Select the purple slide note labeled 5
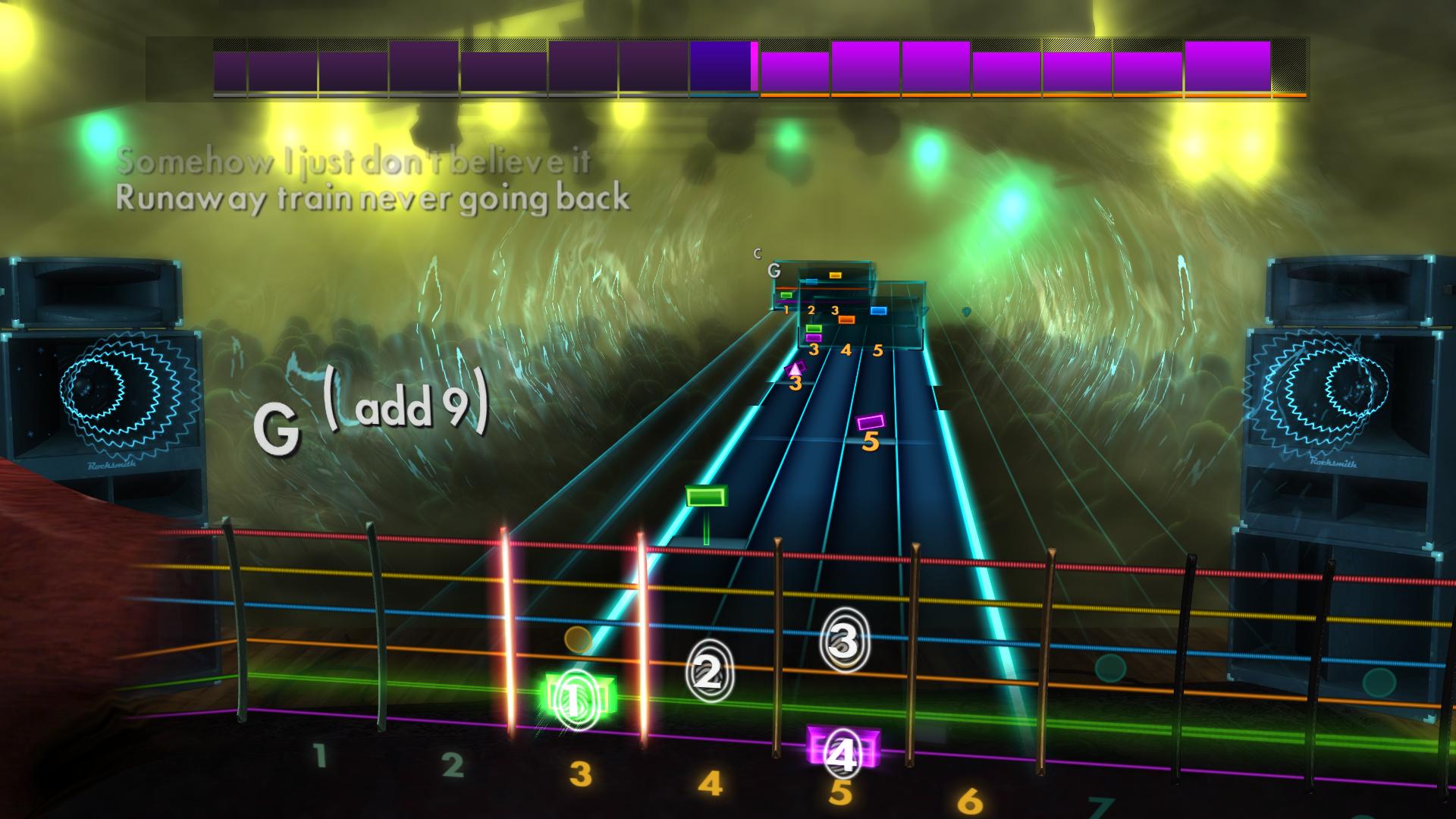 click(872, 422)
